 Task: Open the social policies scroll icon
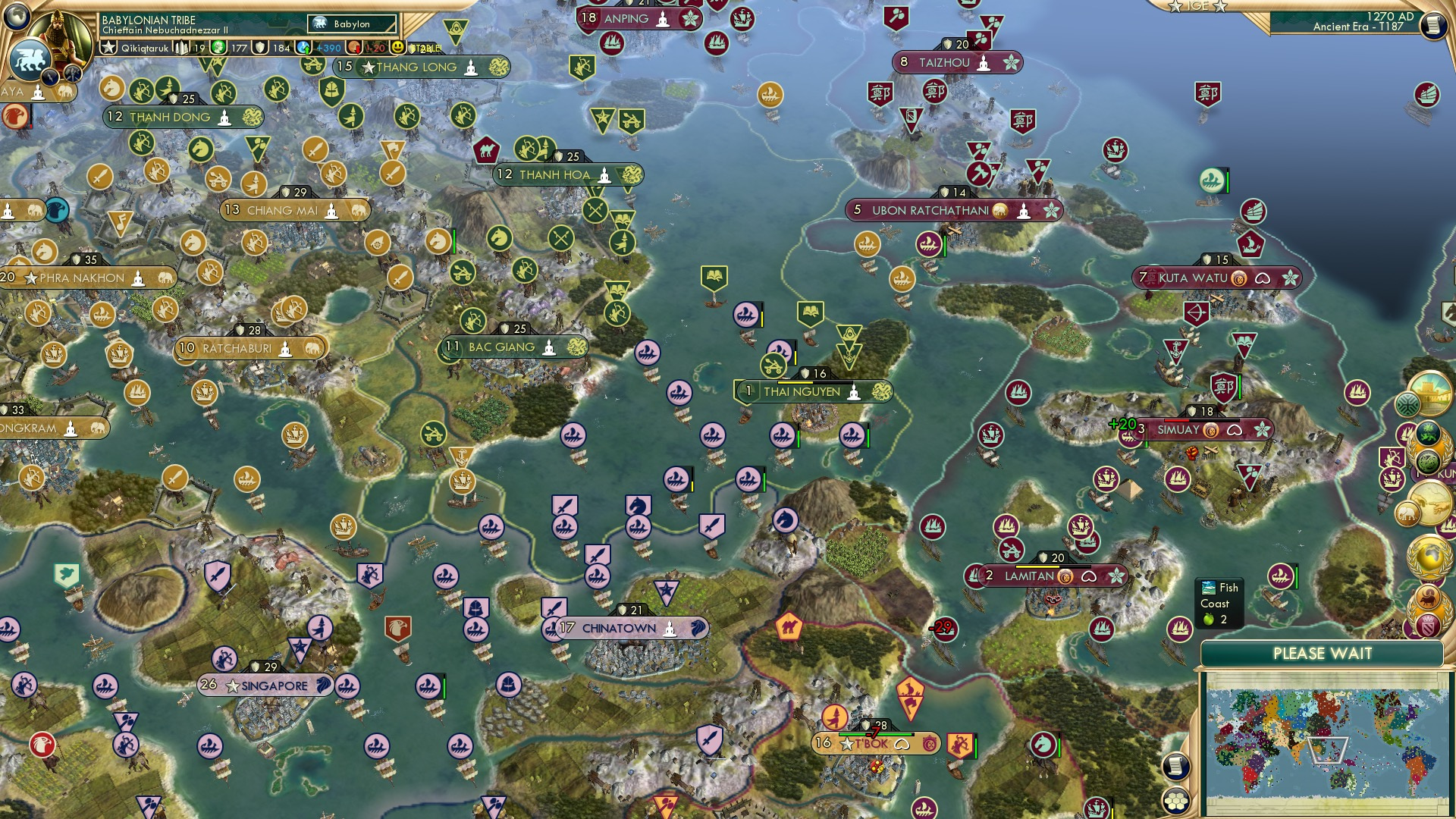tap(1175, 765)
